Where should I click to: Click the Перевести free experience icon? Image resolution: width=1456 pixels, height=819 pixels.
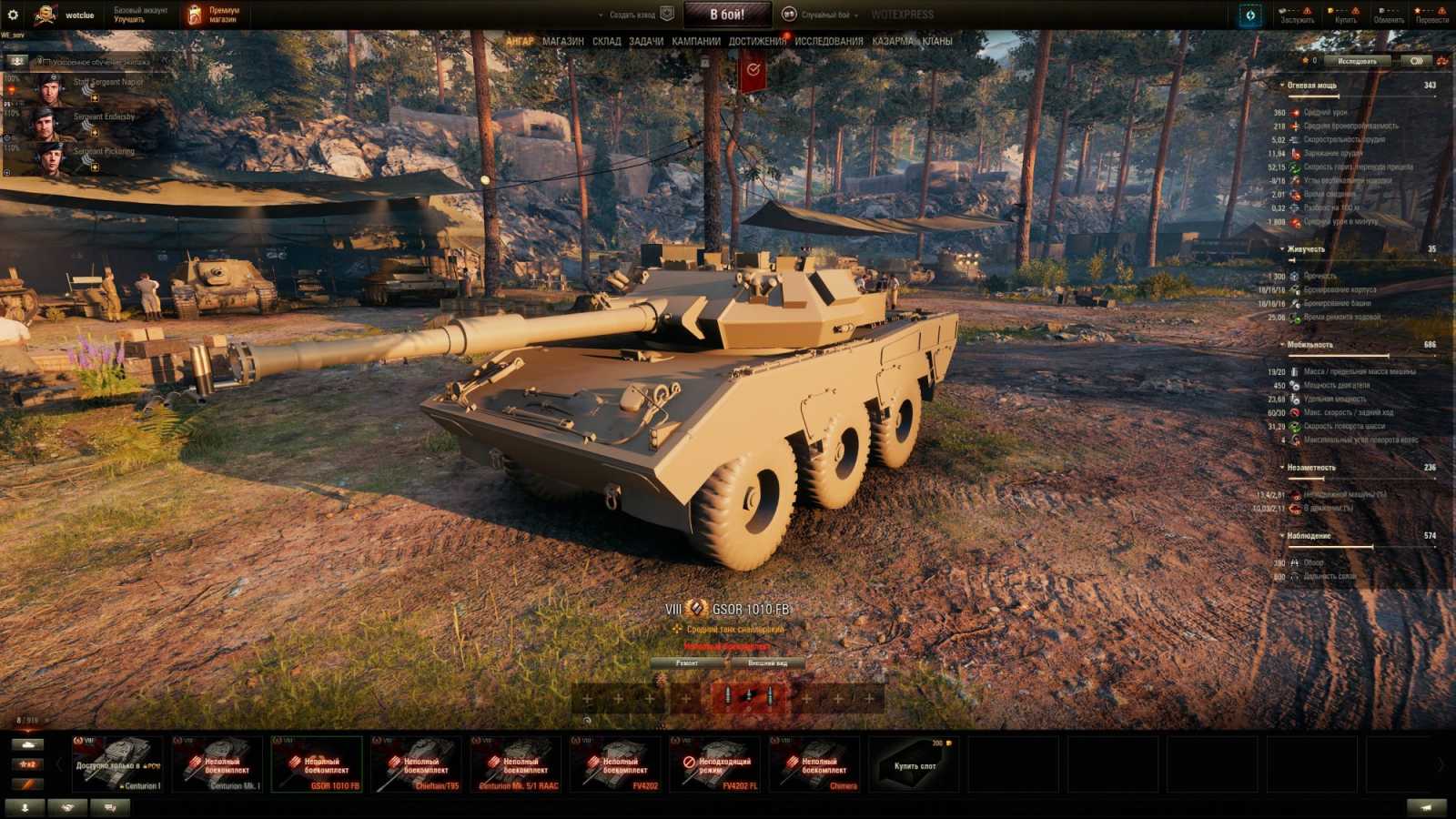click(x=1417, y=10)
